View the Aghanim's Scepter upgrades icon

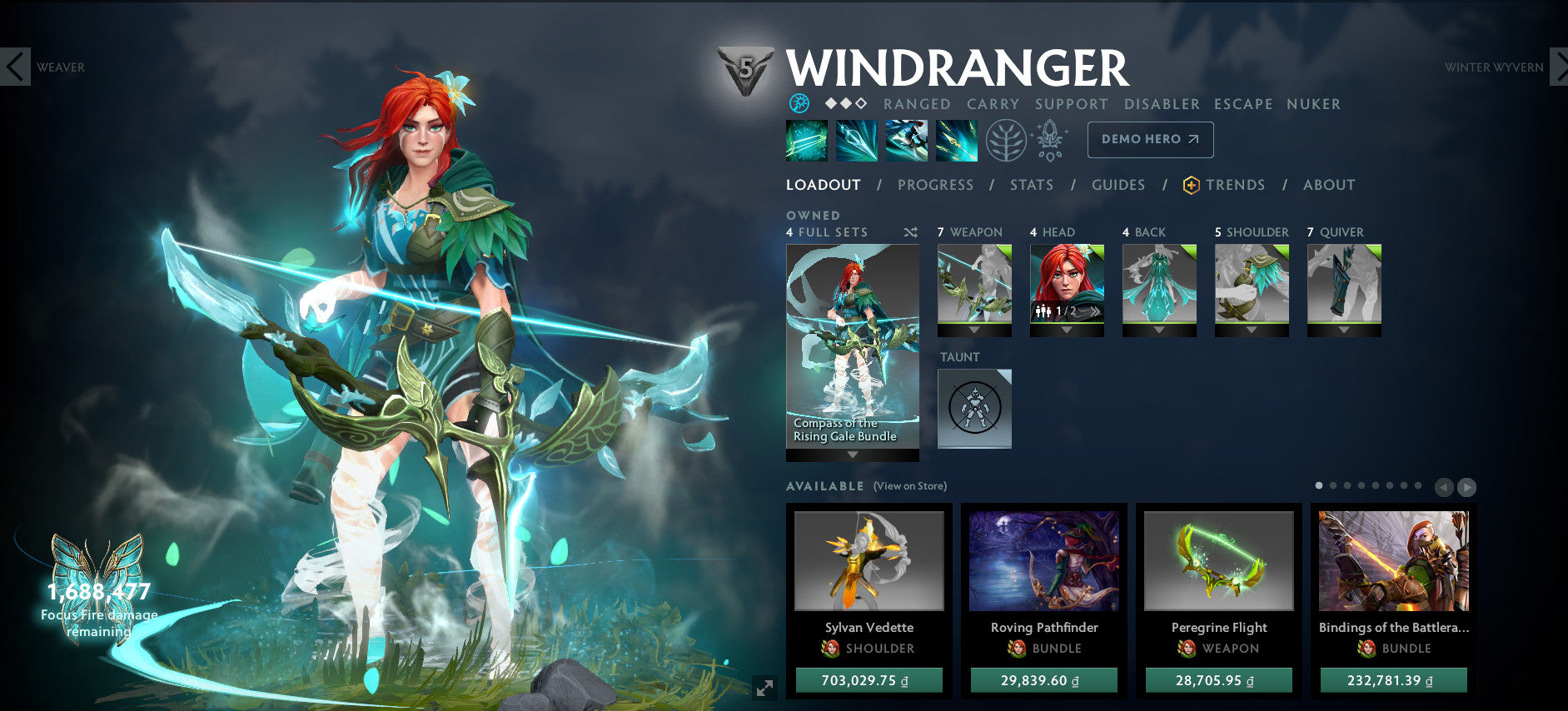[x=1051, y=140]
